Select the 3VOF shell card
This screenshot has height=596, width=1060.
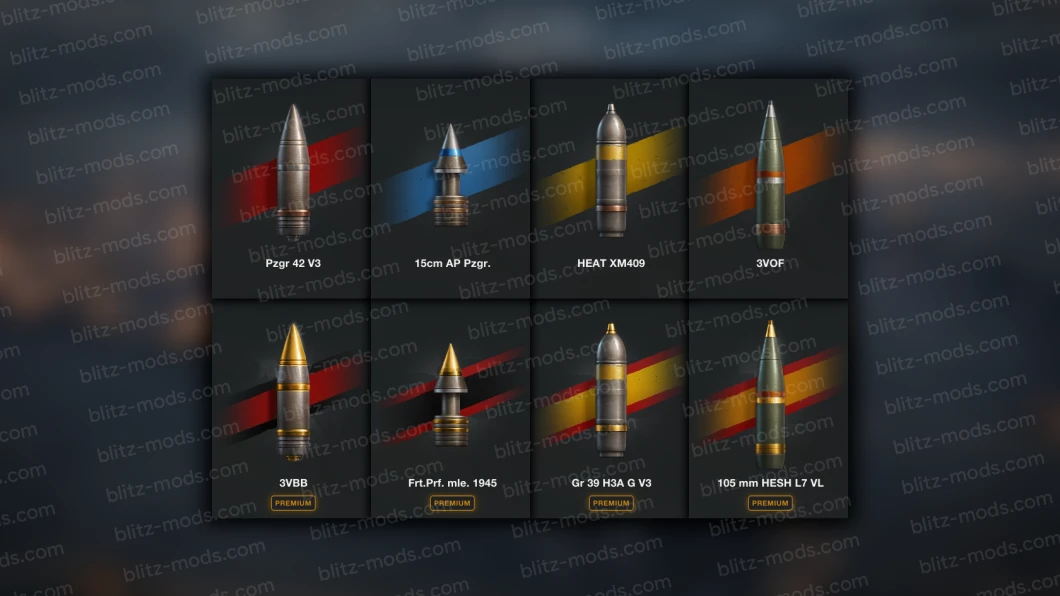click(x=769, y=188)
